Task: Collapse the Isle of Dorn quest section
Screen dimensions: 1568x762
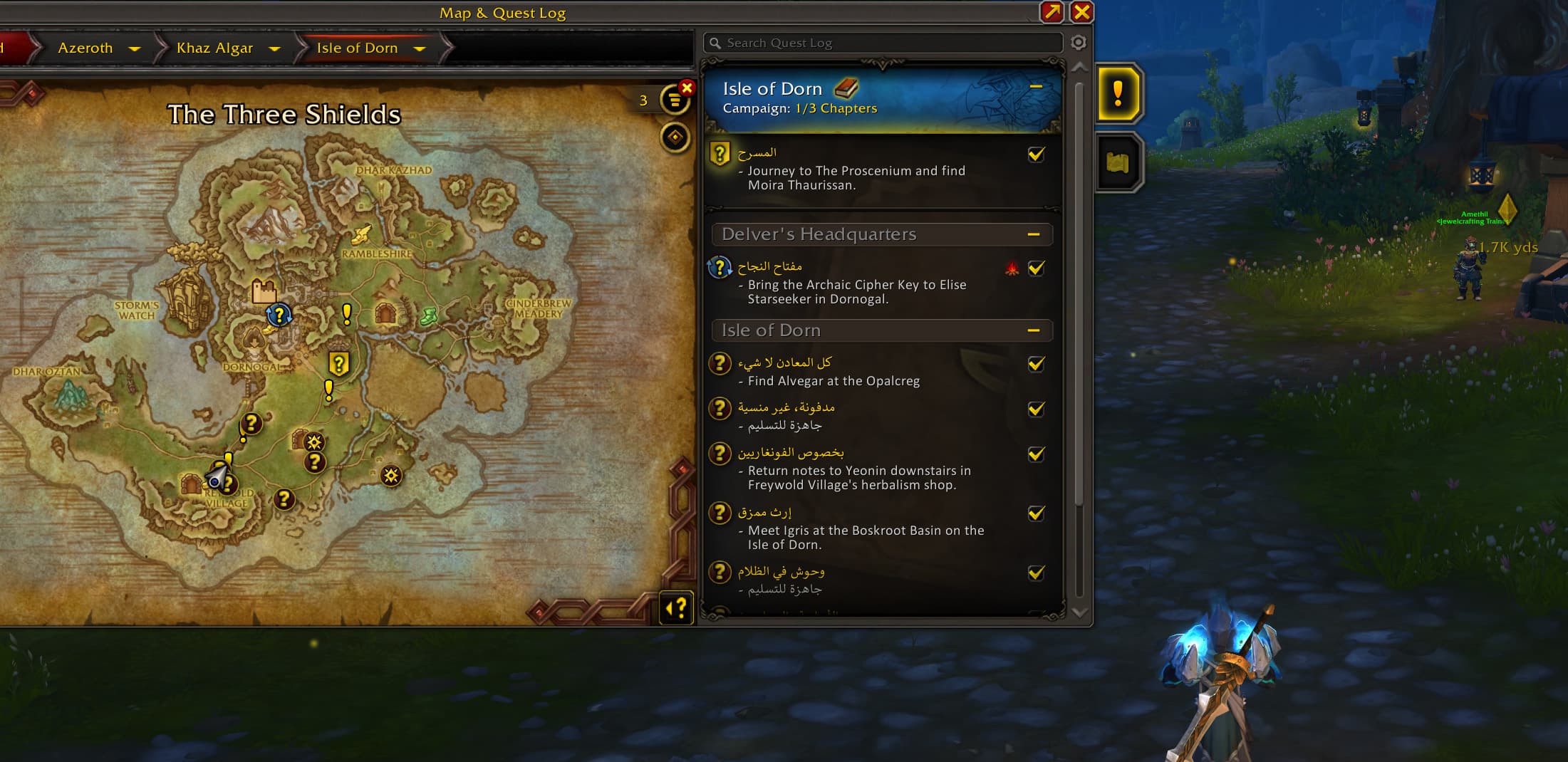Action: pyautogui.click(x=1034, y=330)
